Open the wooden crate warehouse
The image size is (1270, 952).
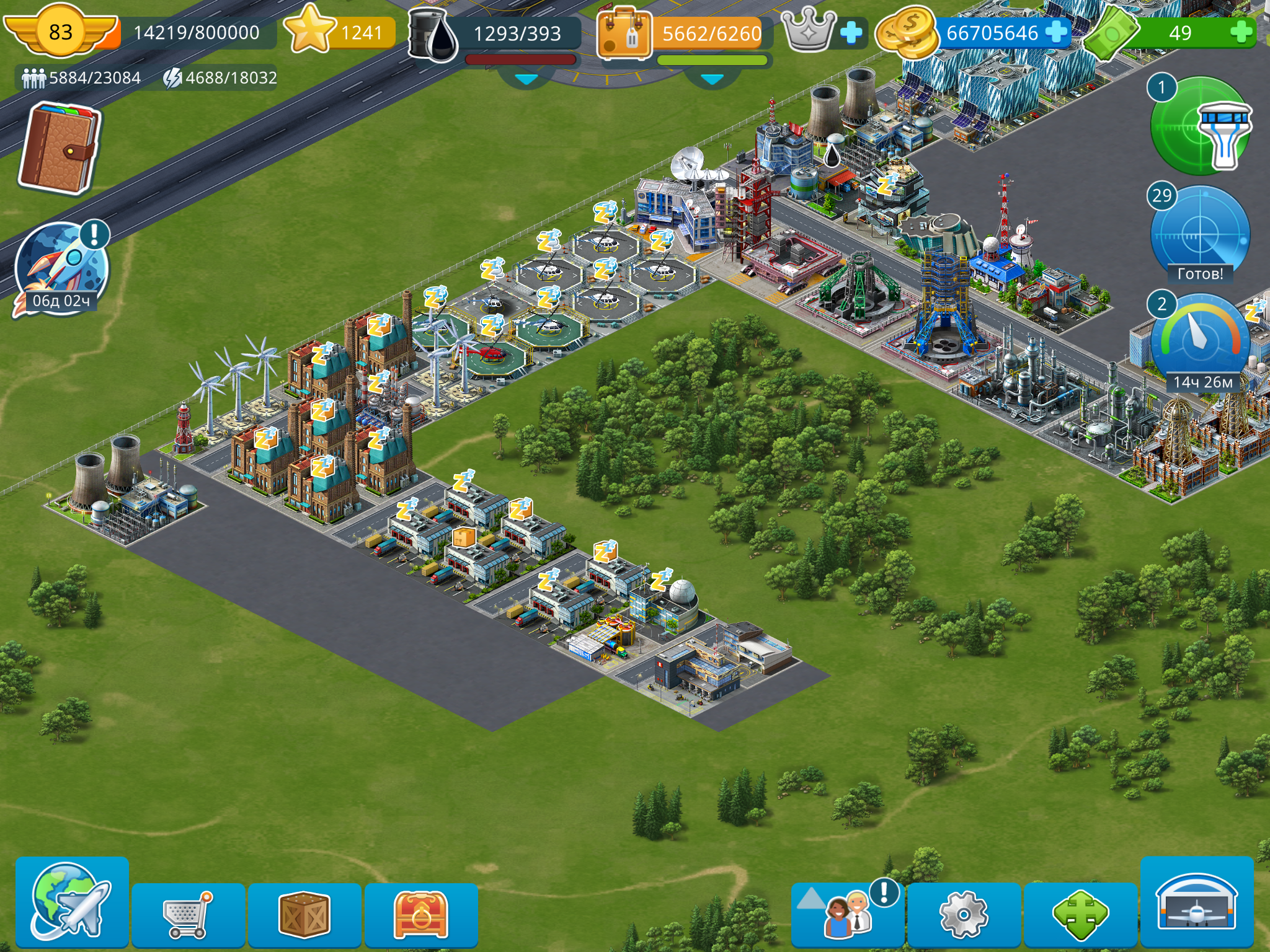304,914
